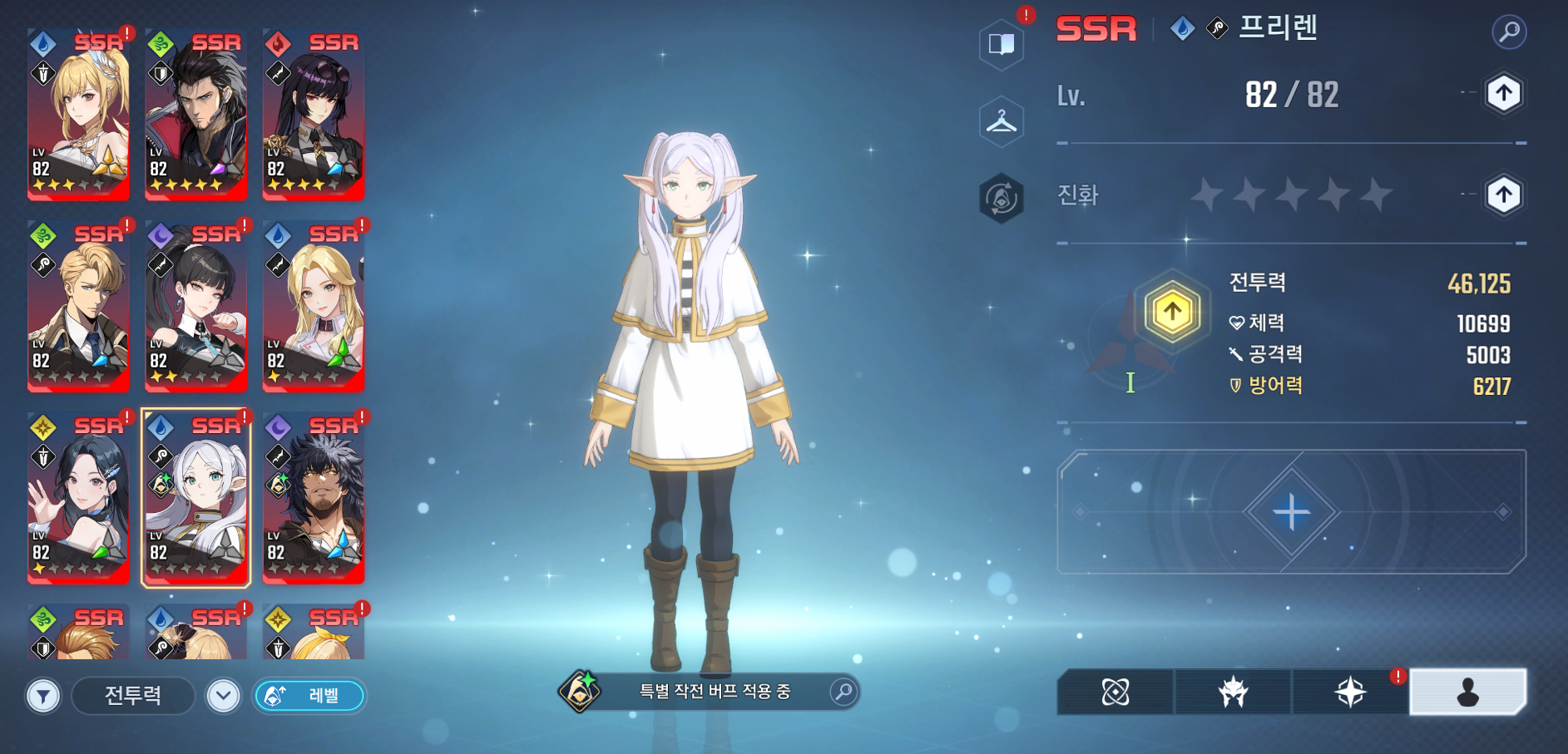Viewport: 1568px width, 754px height.
Task: Toggle the 레벨 view button
Action: (309, 696)
